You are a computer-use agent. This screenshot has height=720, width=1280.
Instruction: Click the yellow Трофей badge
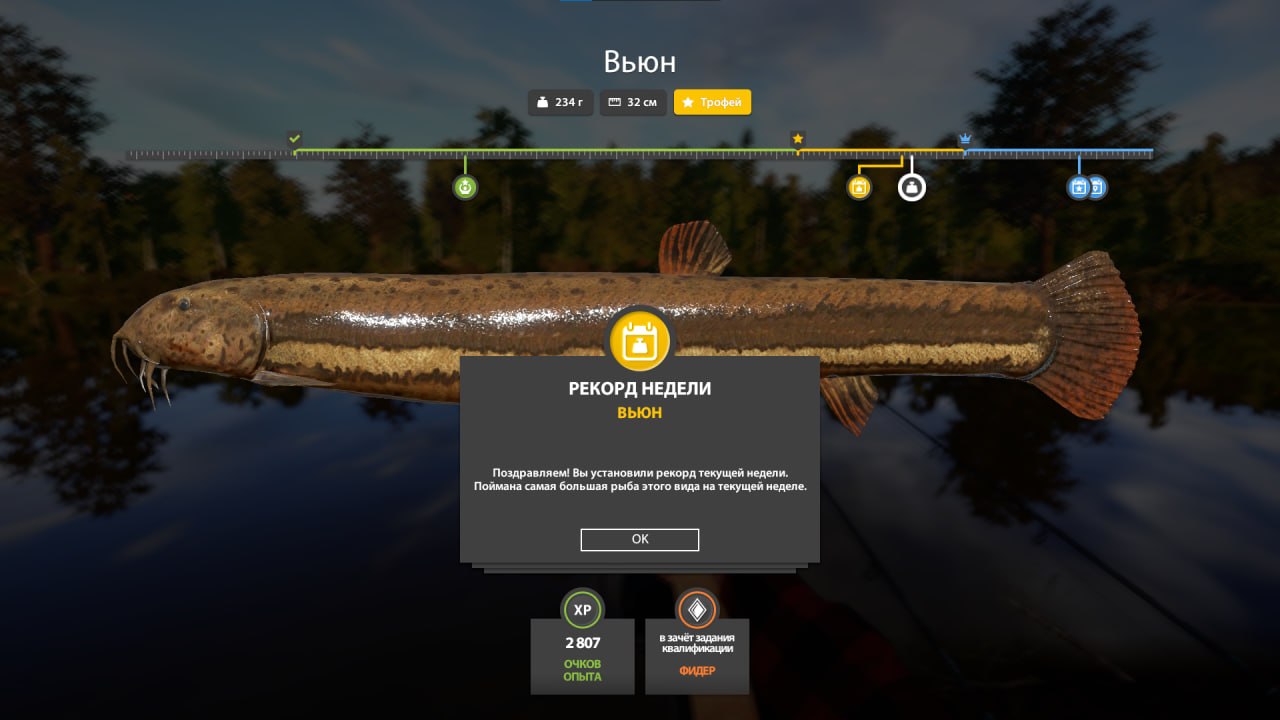pos(712,102)
